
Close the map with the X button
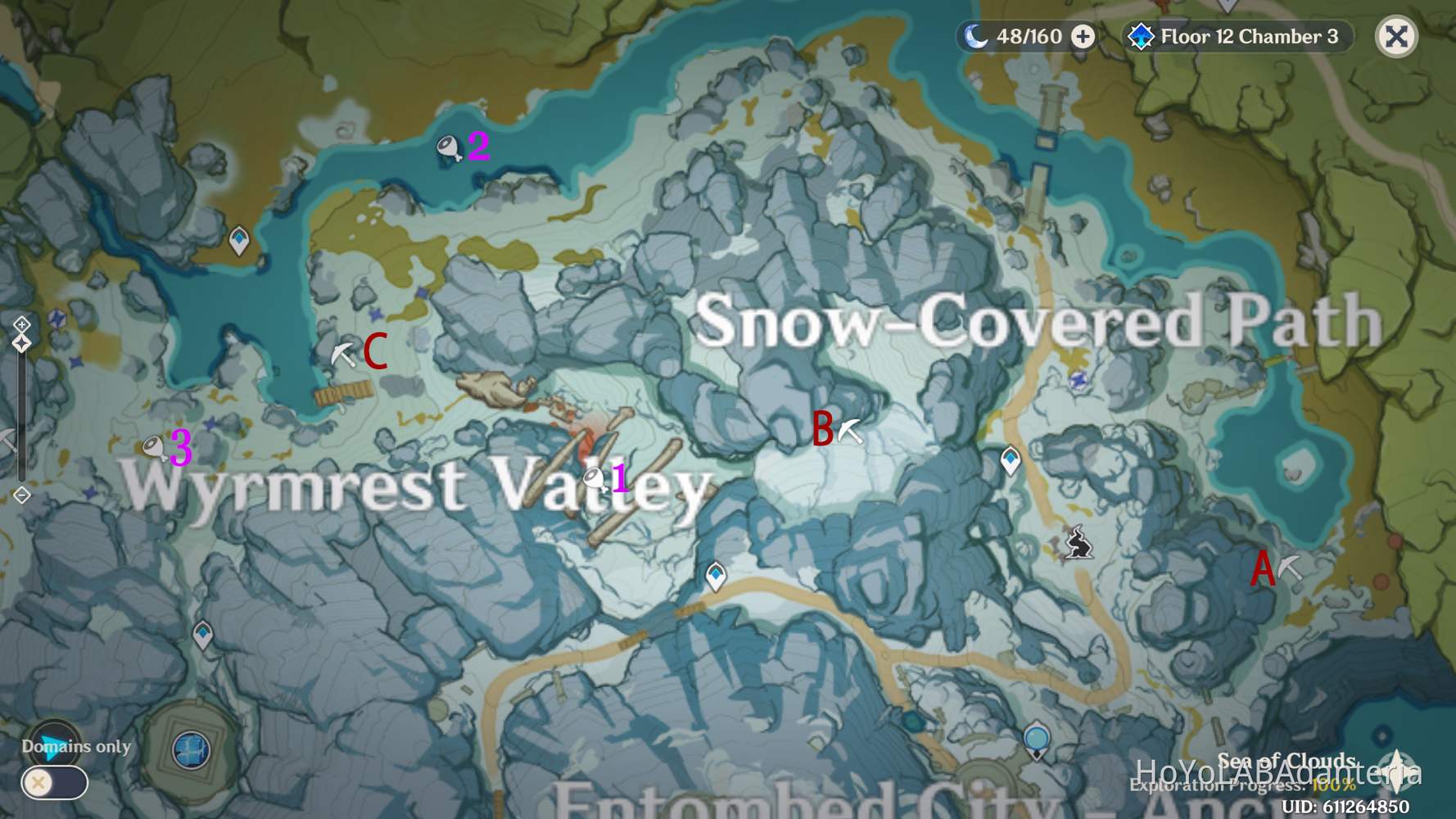(x=1396, y=36)
